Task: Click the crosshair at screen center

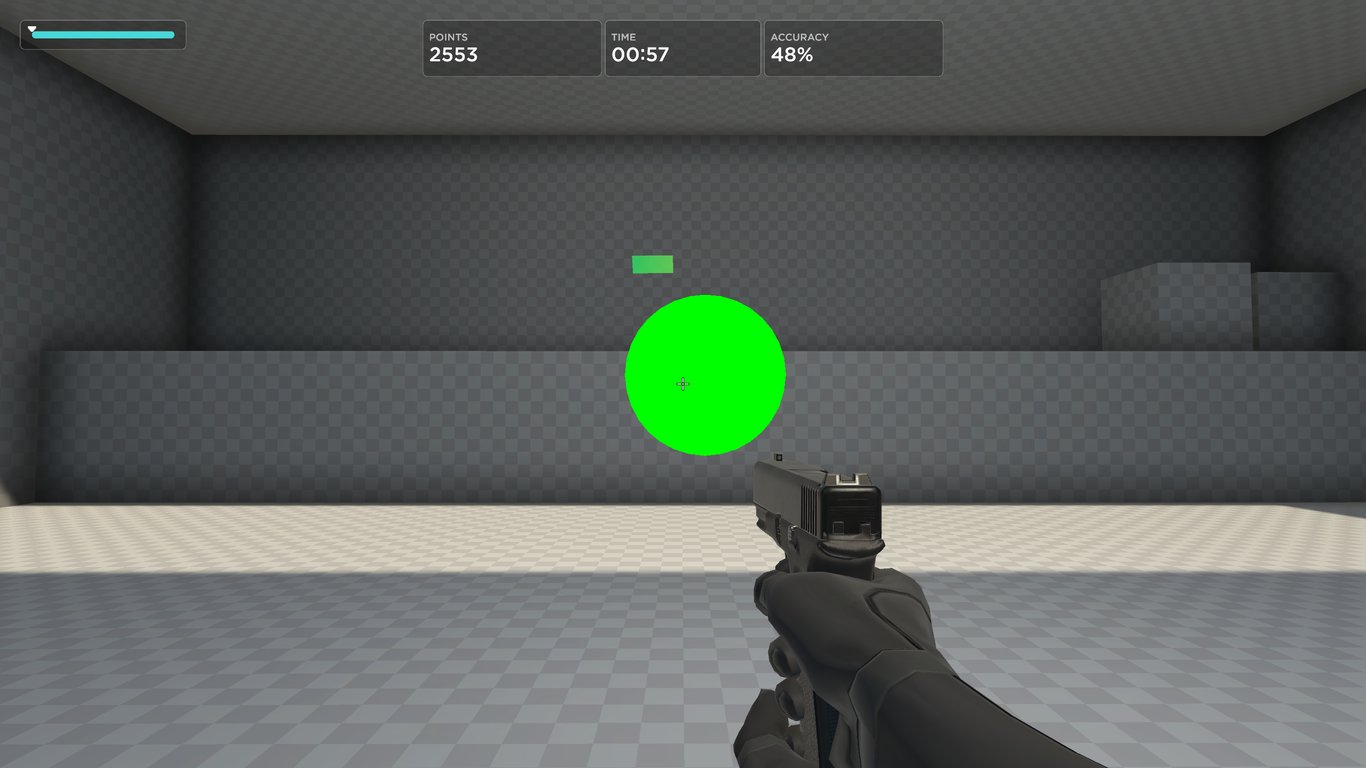Action: tap(683, 384)
